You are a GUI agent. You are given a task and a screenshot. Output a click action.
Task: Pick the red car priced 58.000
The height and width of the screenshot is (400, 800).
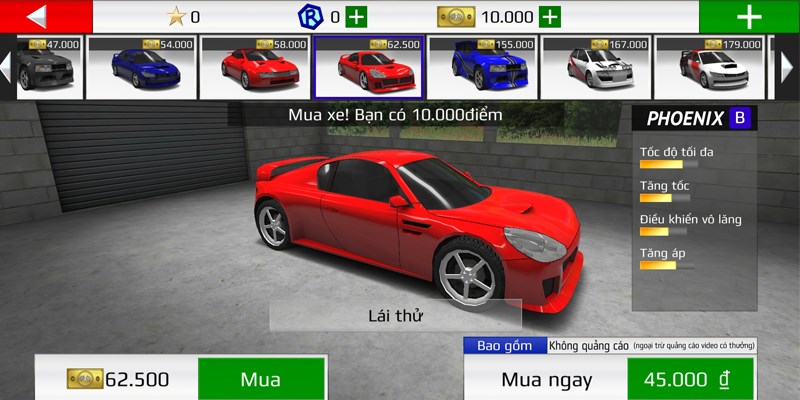255,65
